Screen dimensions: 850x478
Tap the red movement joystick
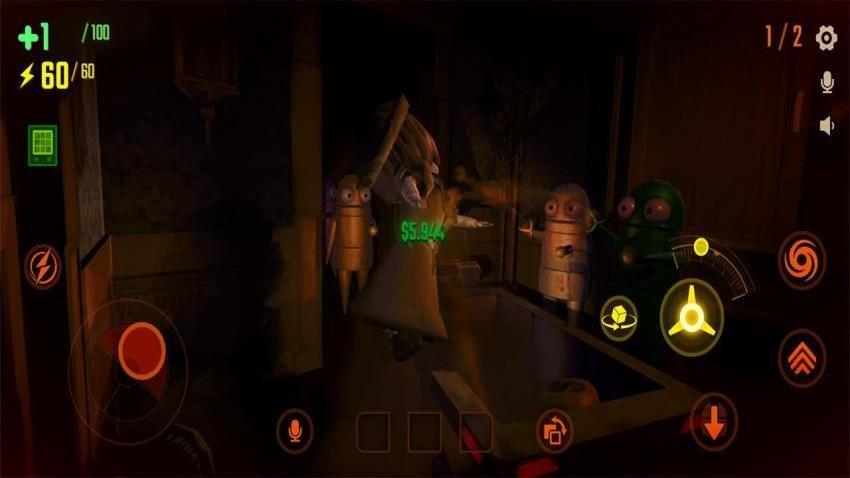141,348
